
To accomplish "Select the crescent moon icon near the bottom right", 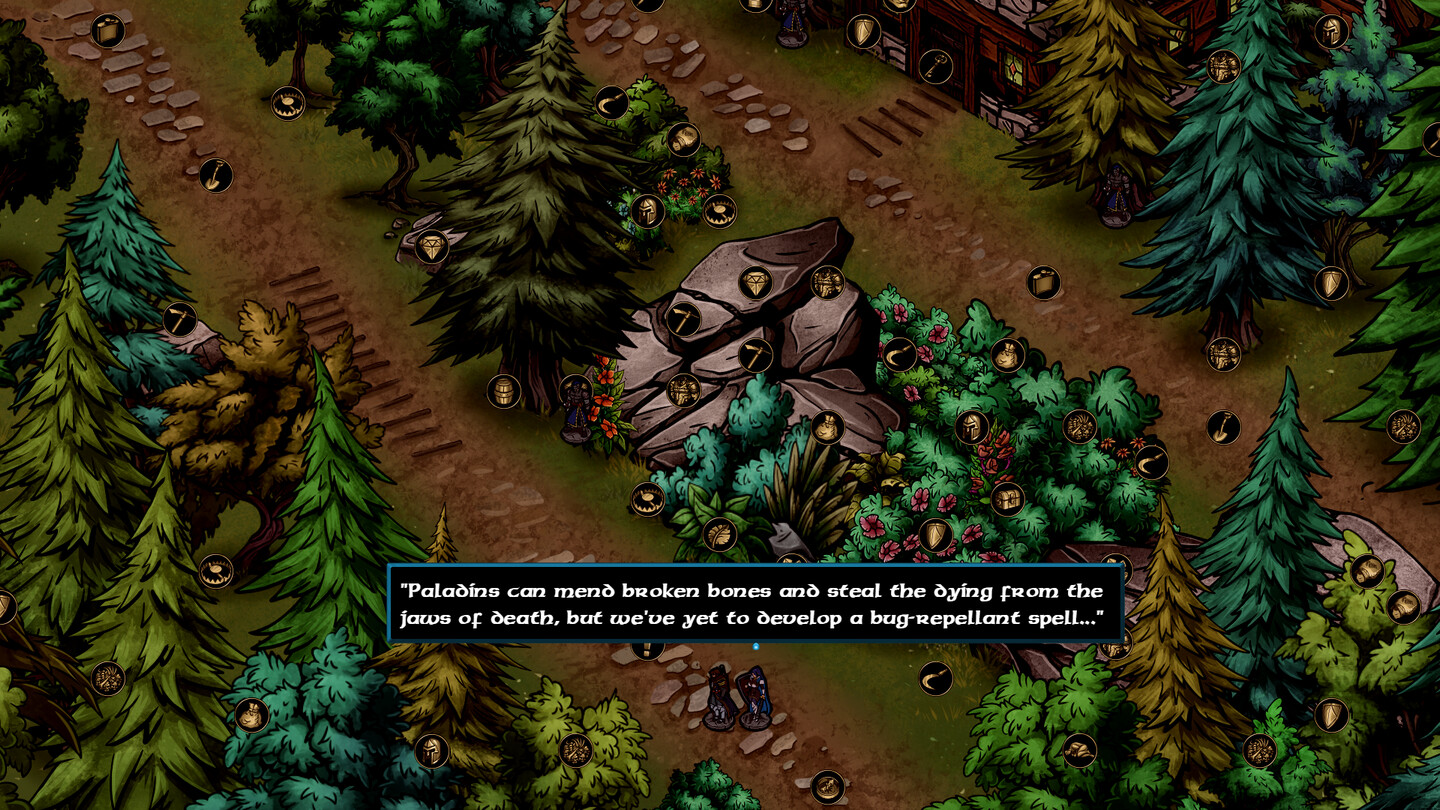I will pyautogui.click(x=935, y=677).
